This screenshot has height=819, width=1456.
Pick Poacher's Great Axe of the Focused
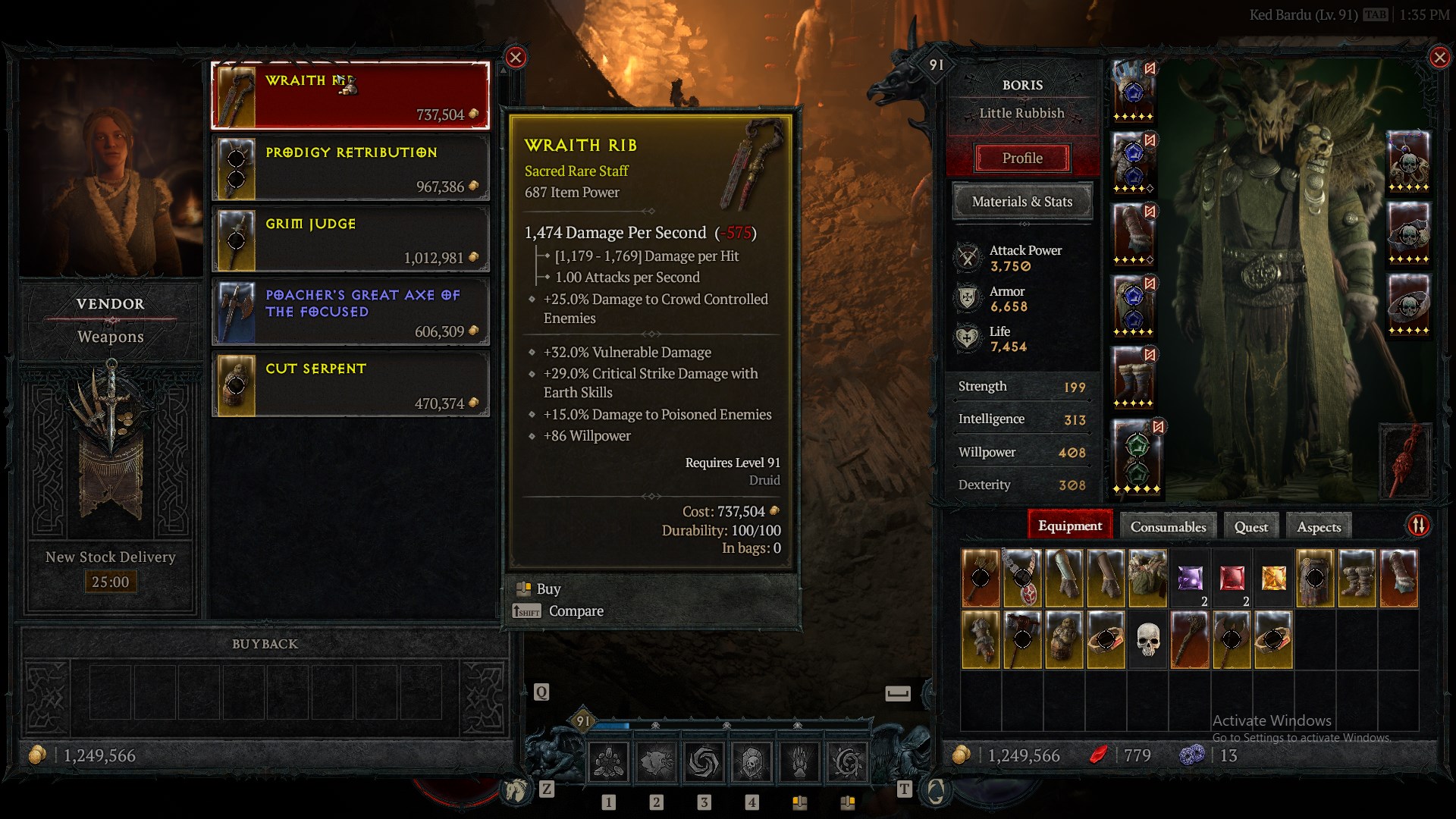350,312
